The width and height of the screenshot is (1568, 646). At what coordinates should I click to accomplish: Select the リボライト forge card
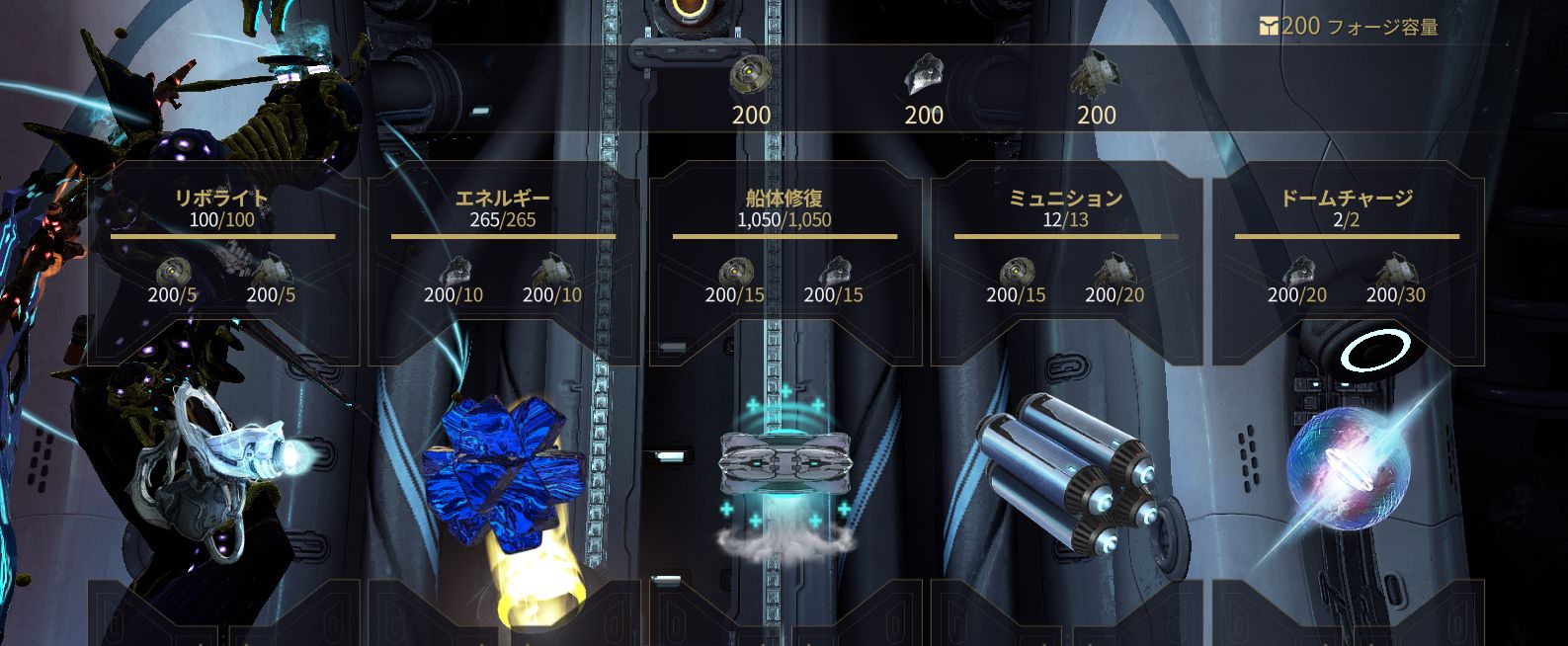click(x=222, y=267)
